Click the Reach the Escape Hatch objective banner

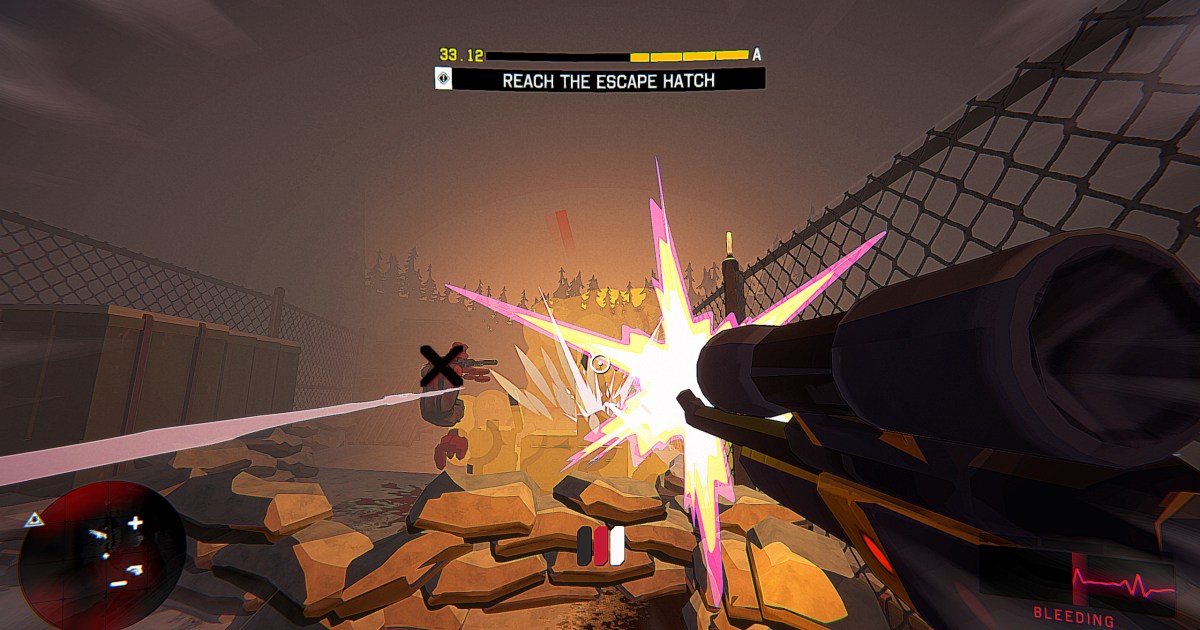pos(609,80)
